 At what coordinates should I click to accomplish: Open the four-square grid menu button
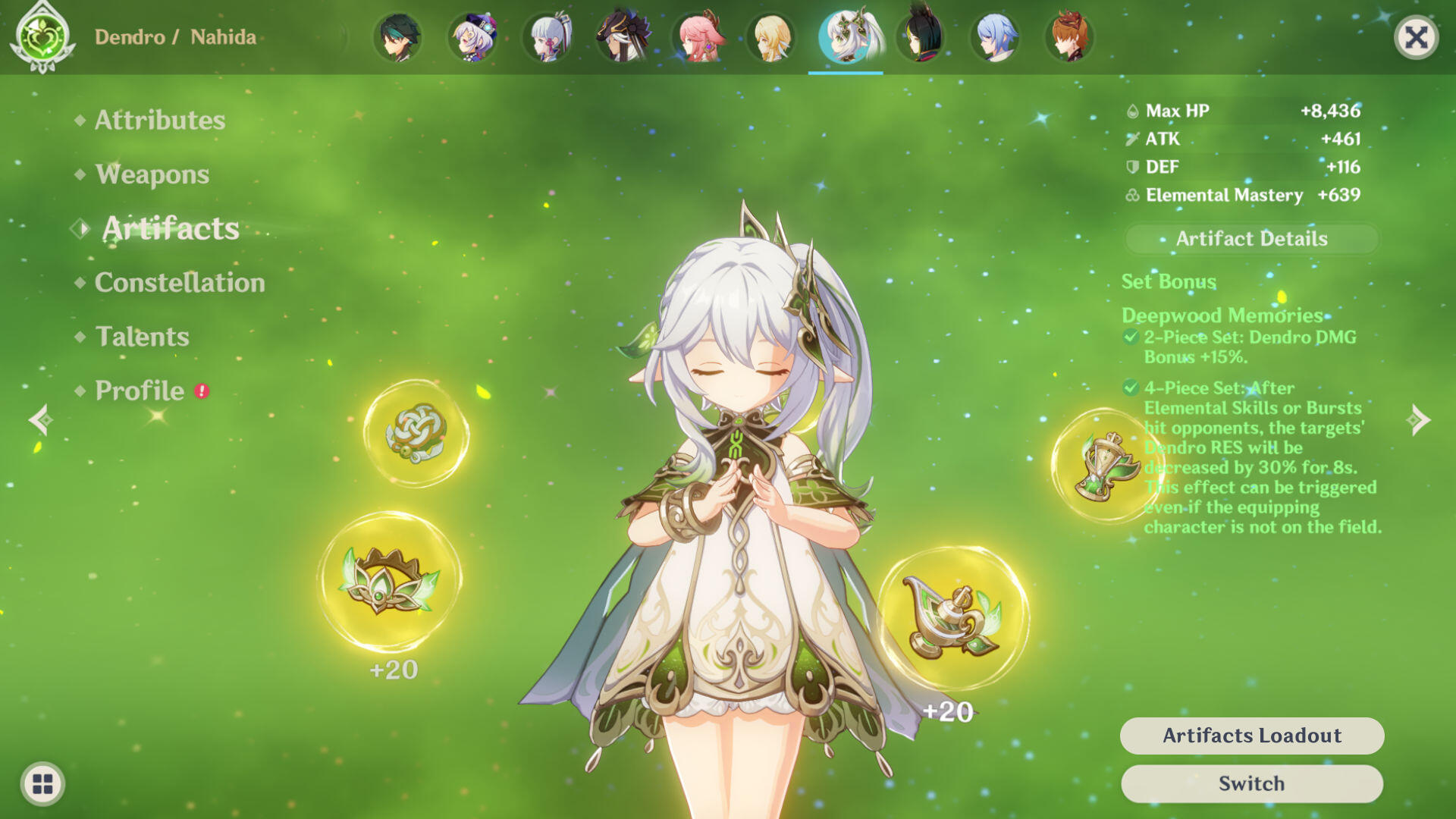(43, 783)
